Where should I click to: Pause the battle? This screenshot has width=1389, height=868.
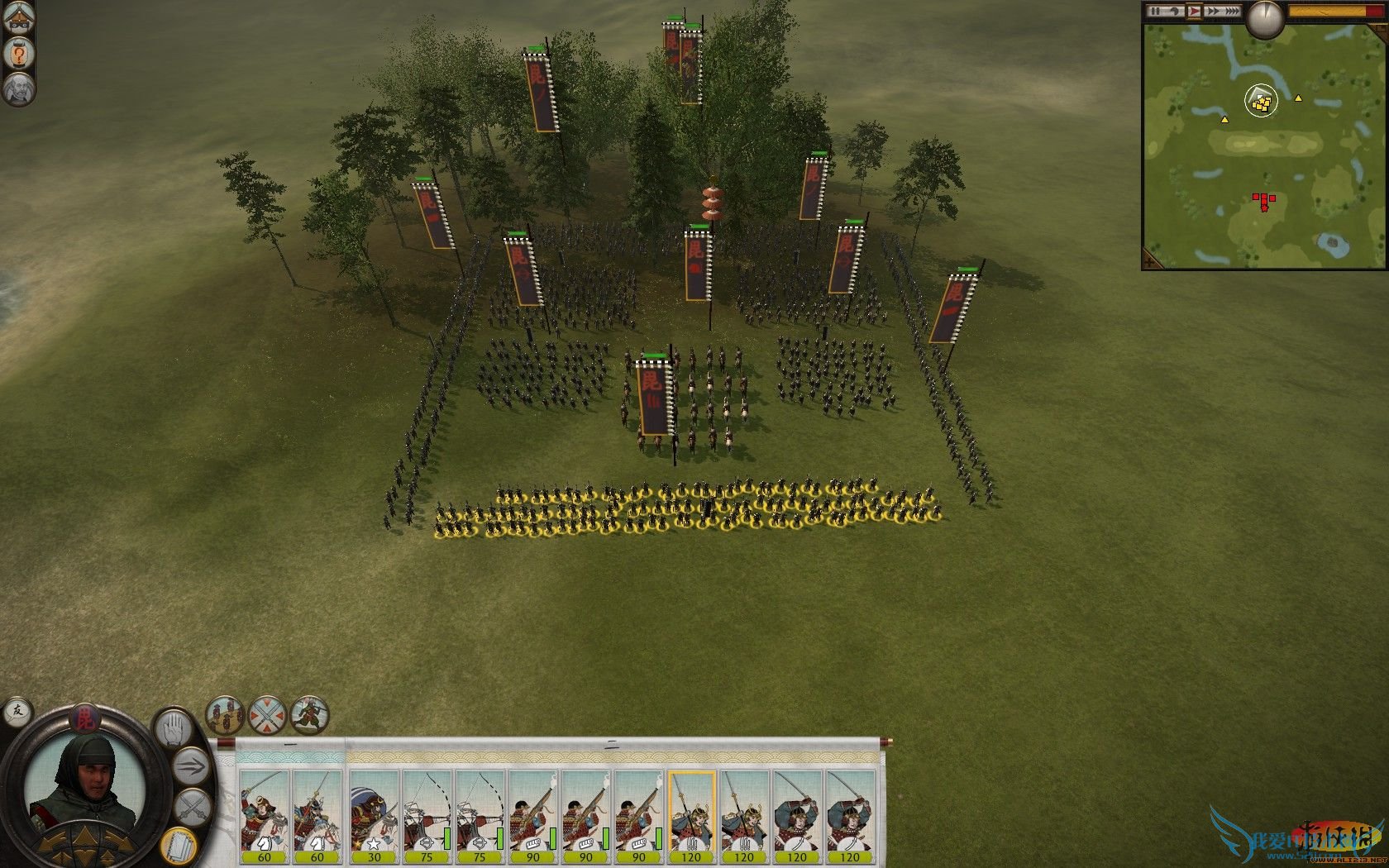point(1155,11)
